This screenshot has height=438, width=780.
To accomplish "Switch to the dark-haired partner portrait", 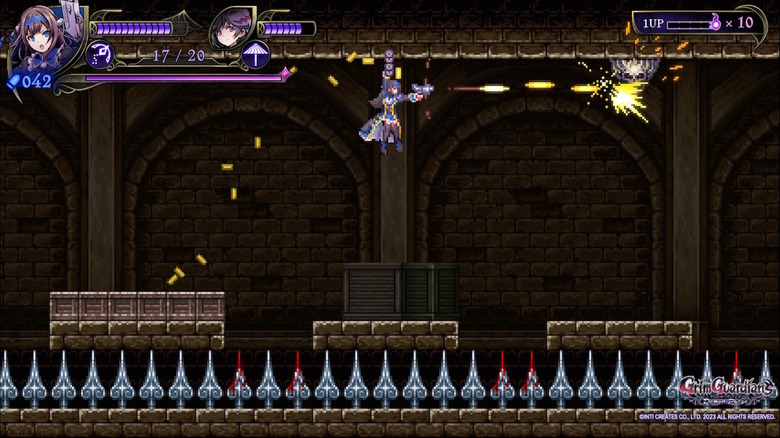I will pyautogui.click(x=232, y=26).
